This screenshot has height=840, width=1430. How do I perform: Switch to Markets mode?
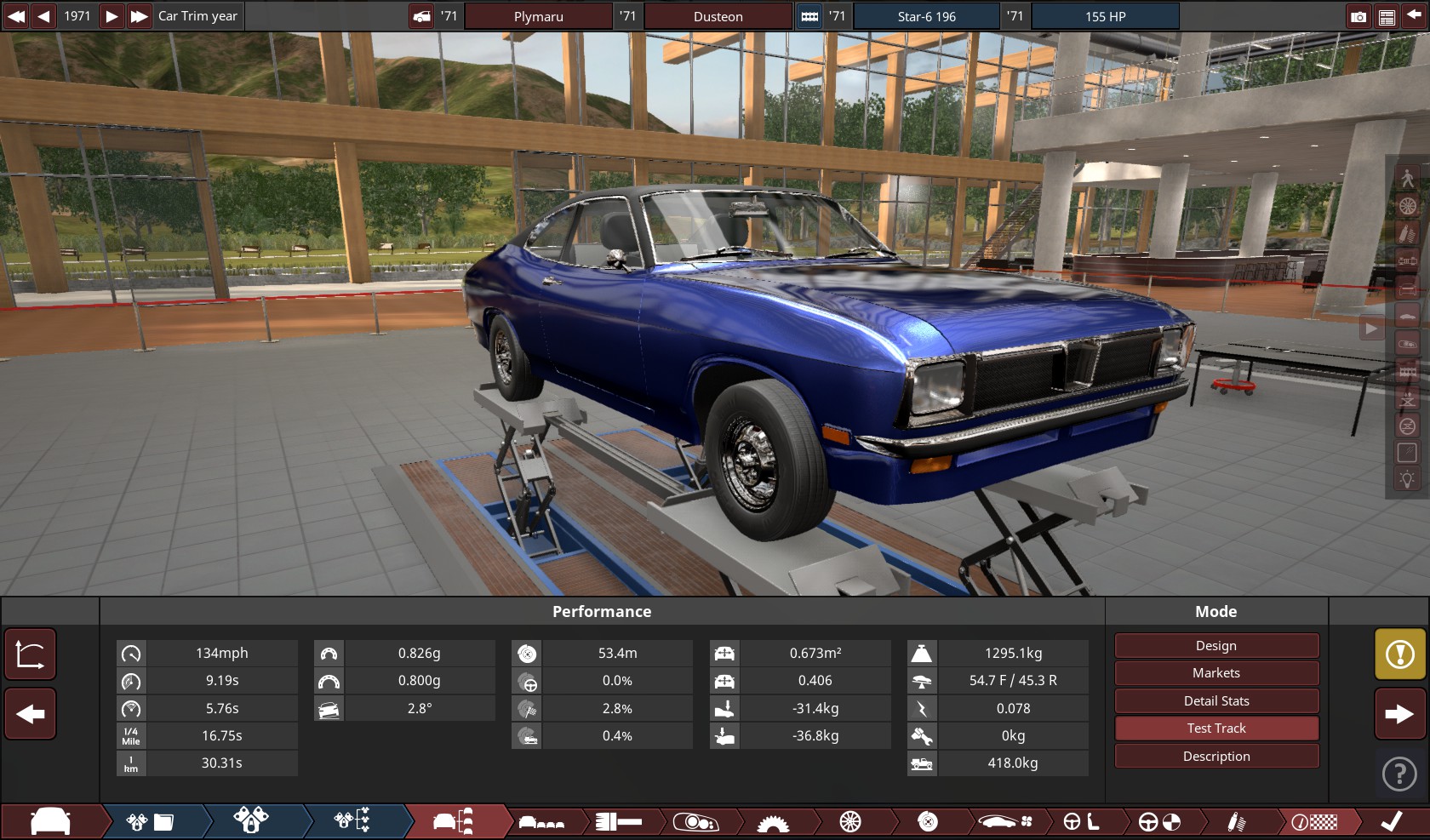pos(1215,673)
